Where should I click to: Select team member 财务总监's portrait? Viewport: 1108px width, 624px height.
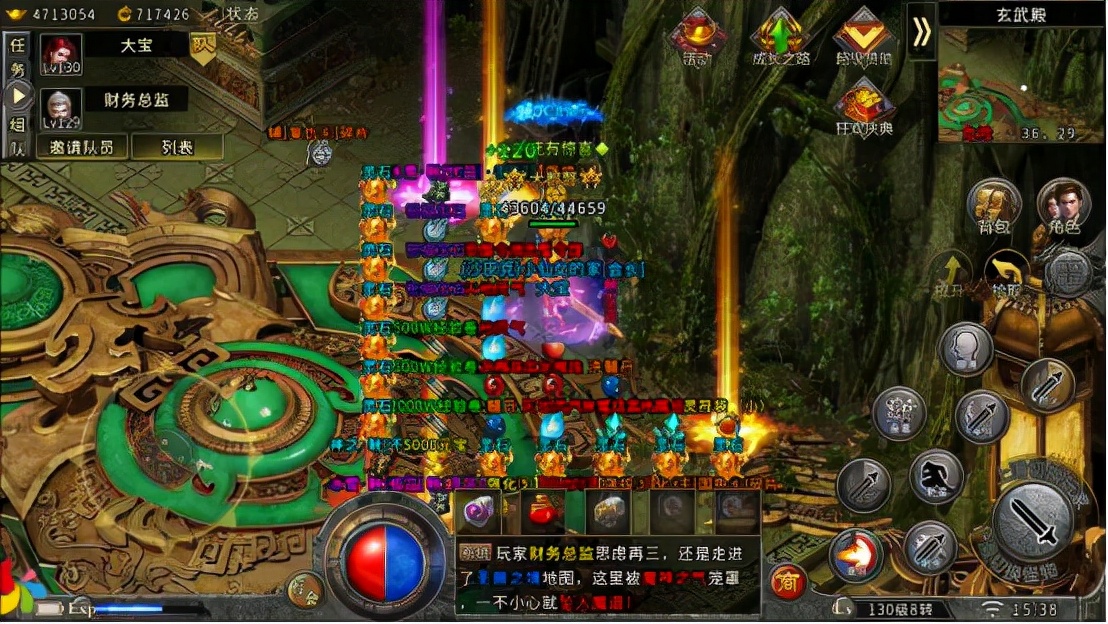click(61, 107)
